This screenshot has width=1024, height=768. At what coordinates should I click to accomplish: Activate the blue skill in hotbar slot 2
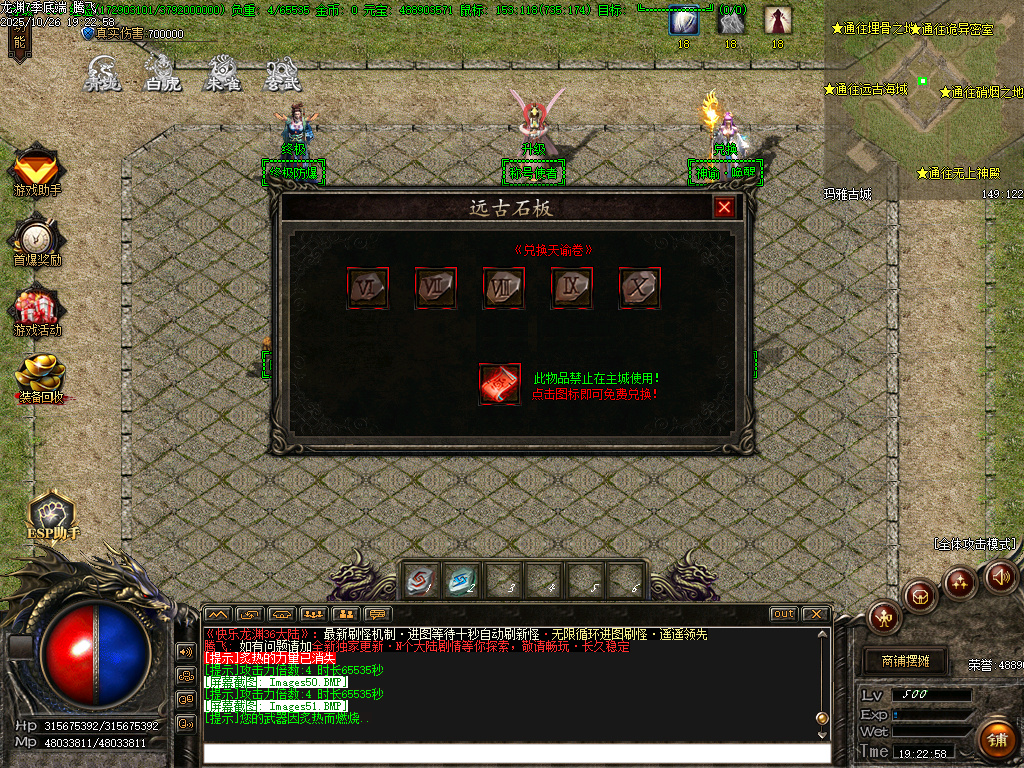[461, 580]
